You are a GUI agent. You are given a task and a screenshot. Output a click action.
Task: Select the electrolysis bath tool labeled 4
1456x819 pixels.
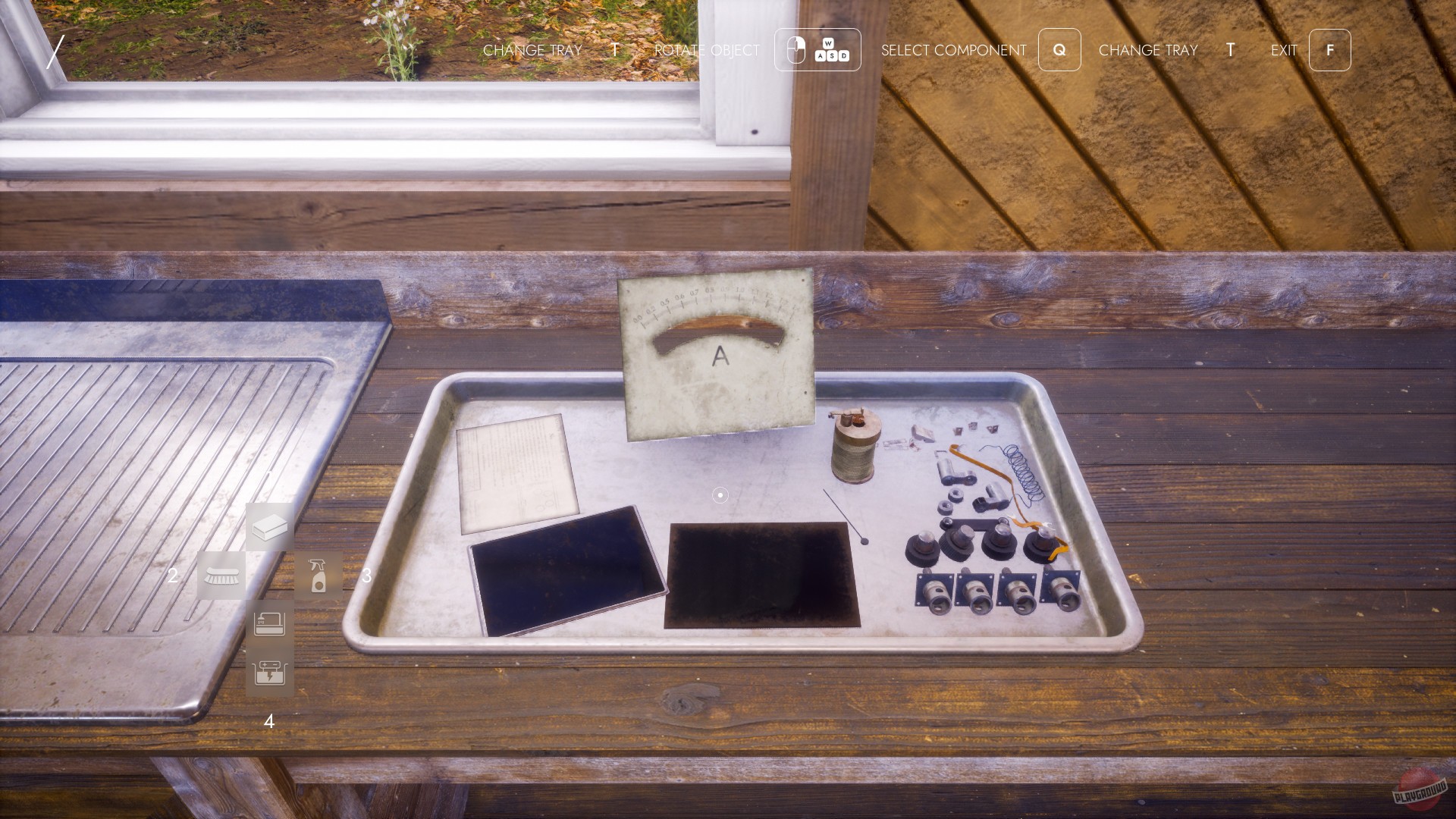coord(269,672)
